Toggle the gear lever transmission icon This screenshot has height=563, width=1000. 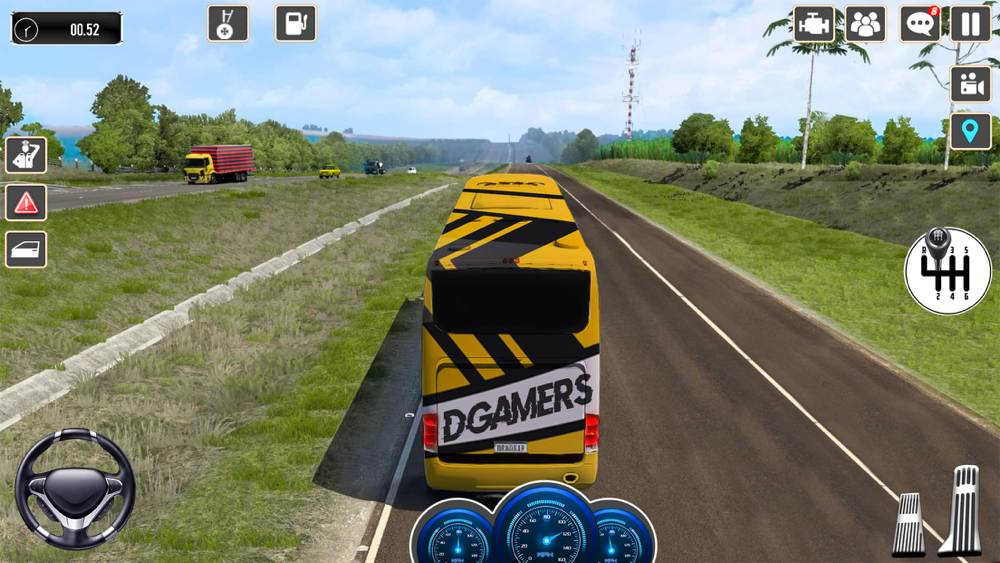tap(228, 23)
